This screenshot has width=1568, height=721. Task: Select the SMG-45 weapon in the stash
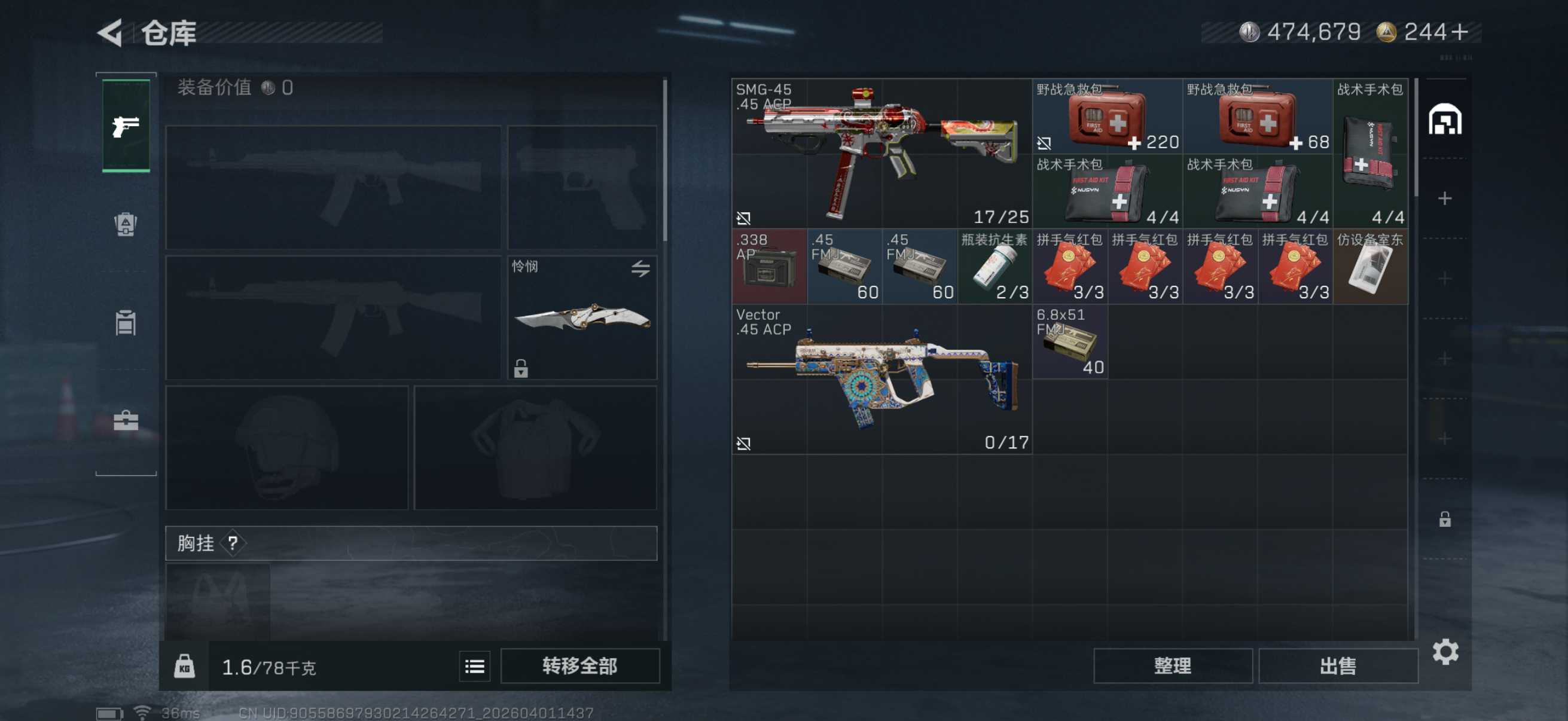[x=881, y=153]
